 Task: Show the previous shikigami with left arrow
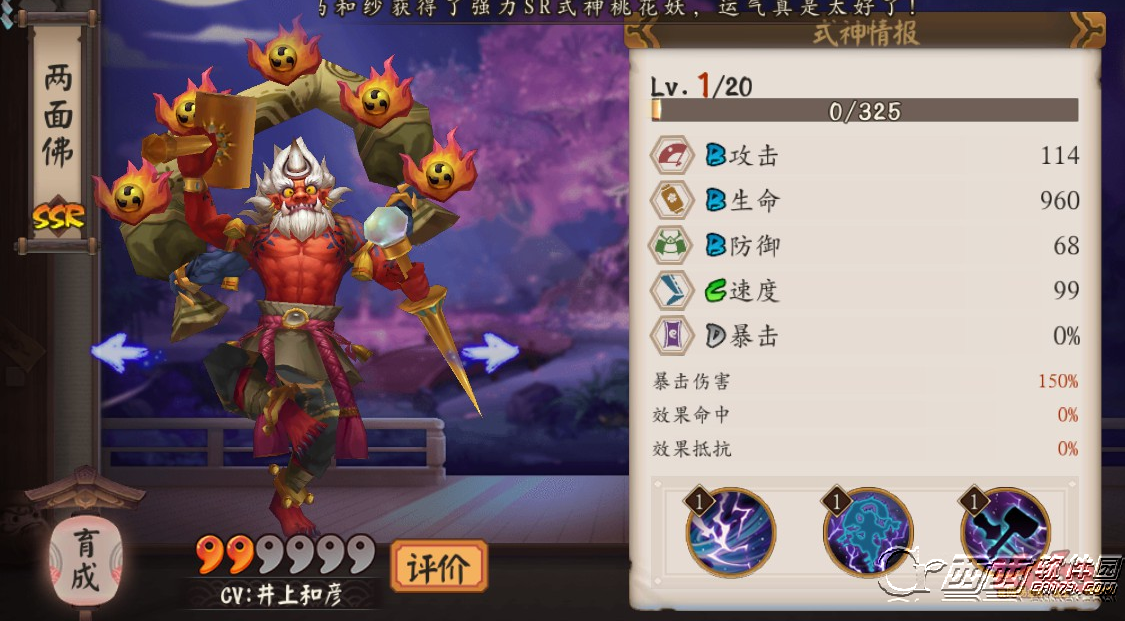pos(120,352)
